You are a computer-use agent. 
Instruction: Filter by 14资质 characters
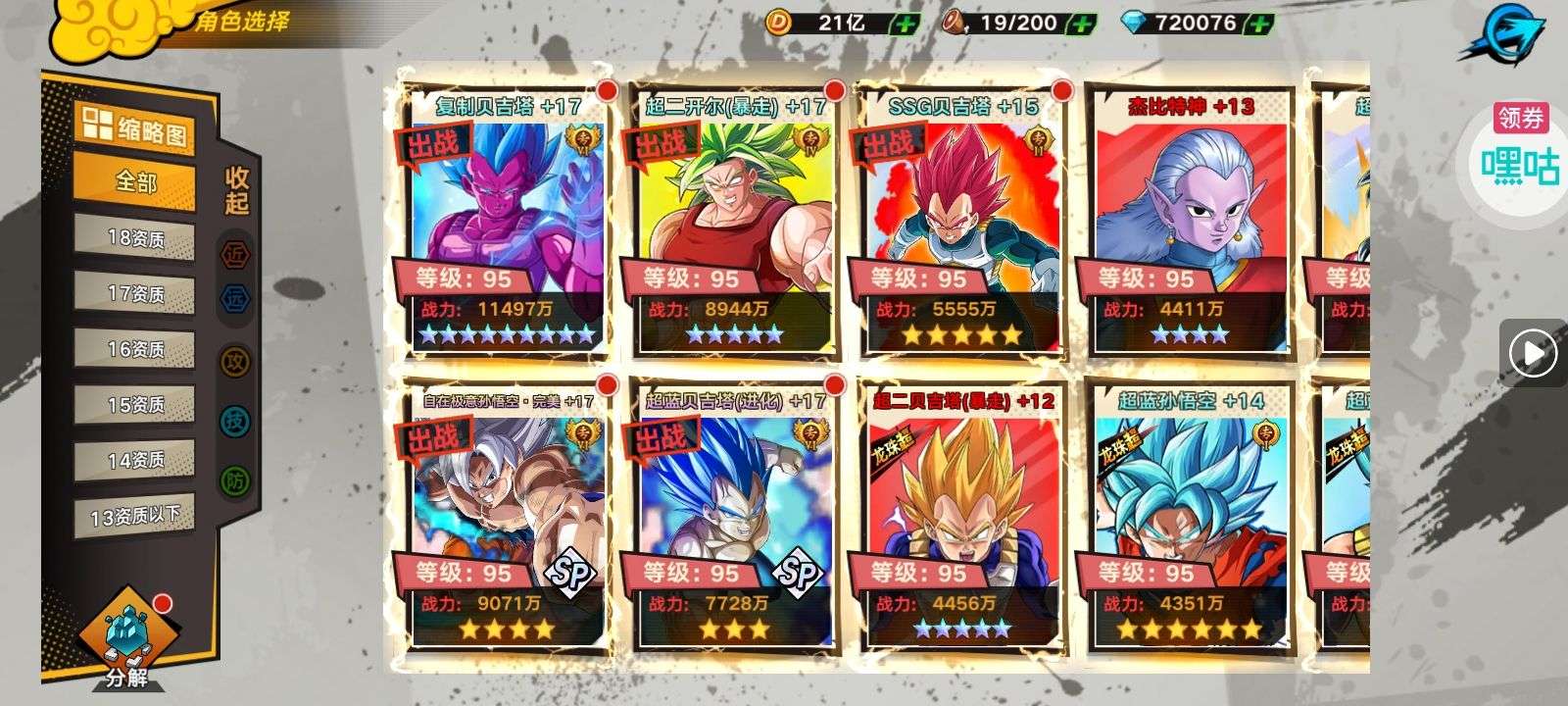pos(135,460)
